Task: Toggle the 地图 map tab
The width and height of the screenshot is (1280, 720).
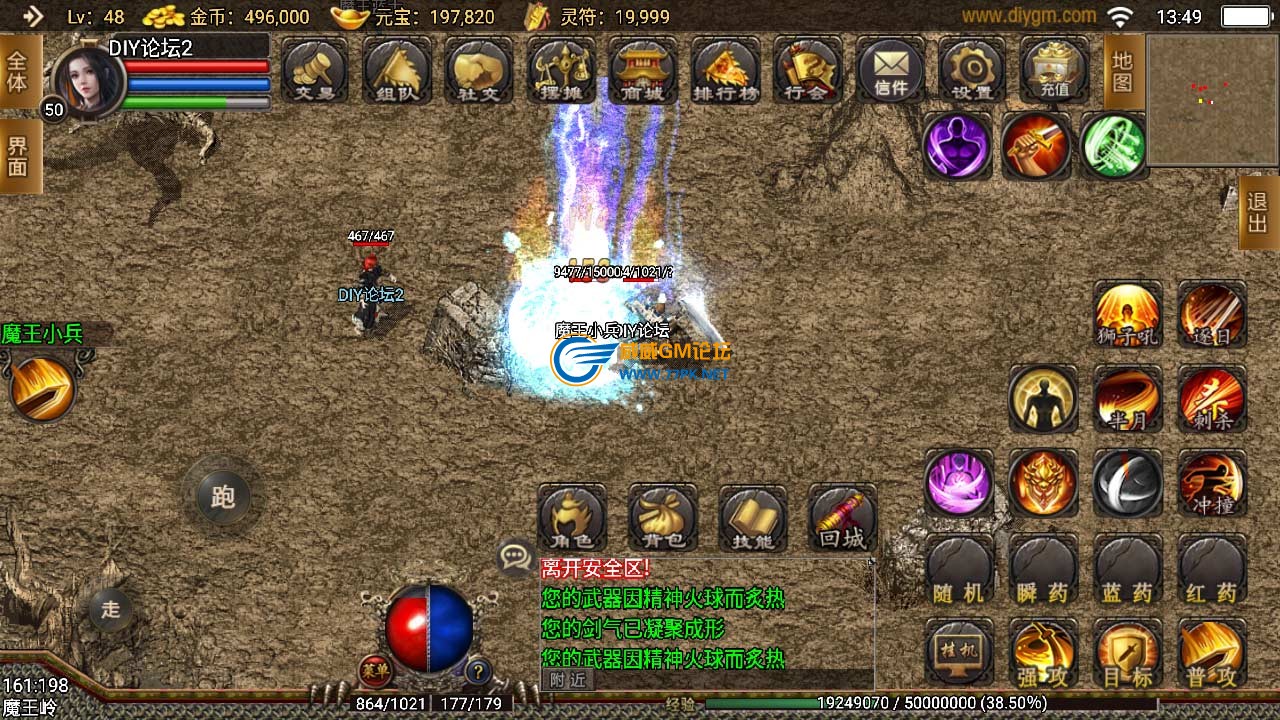Action: 1123,72
